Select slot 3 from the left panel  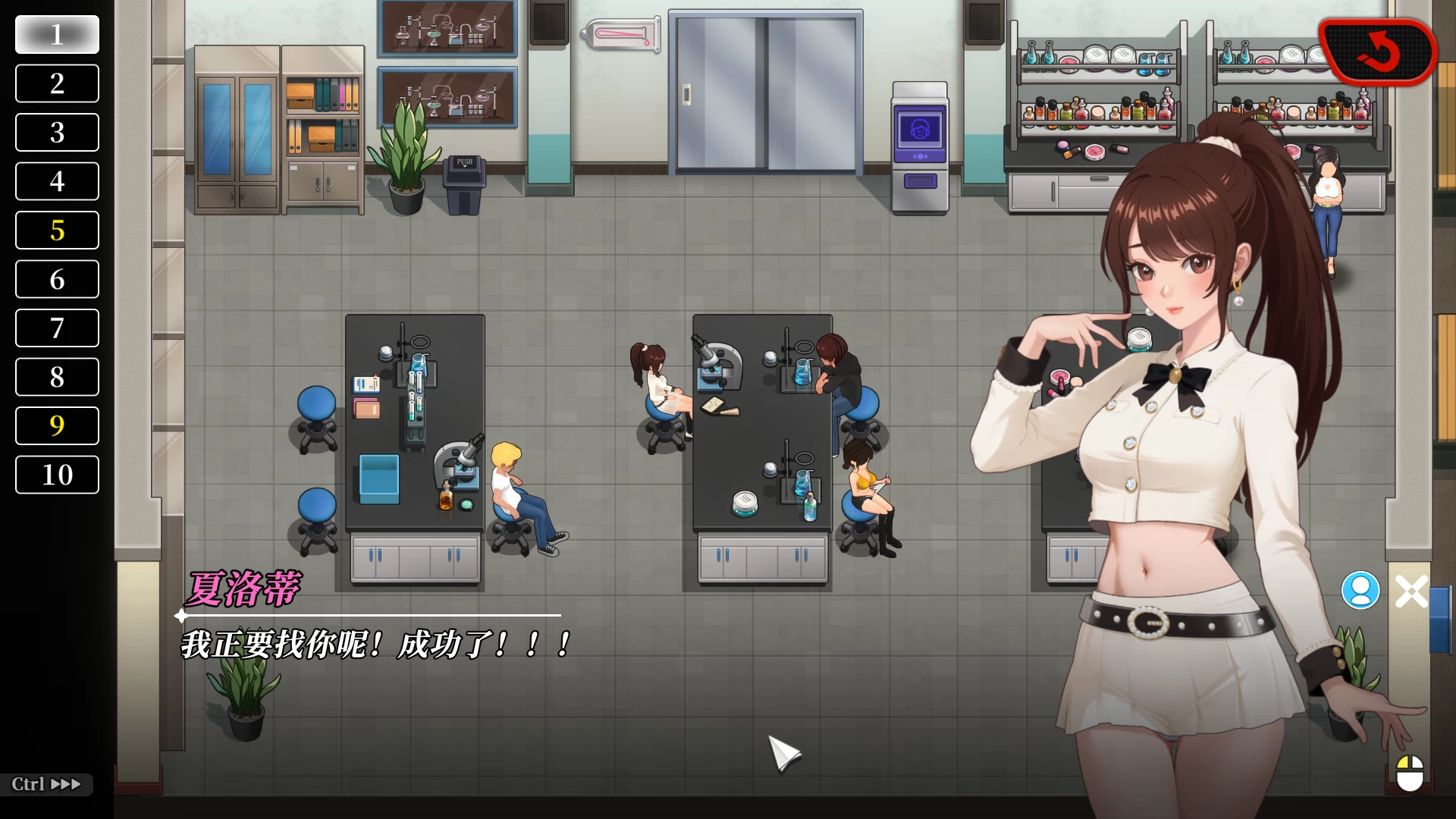pyautogui.click(x=56, y=132)
